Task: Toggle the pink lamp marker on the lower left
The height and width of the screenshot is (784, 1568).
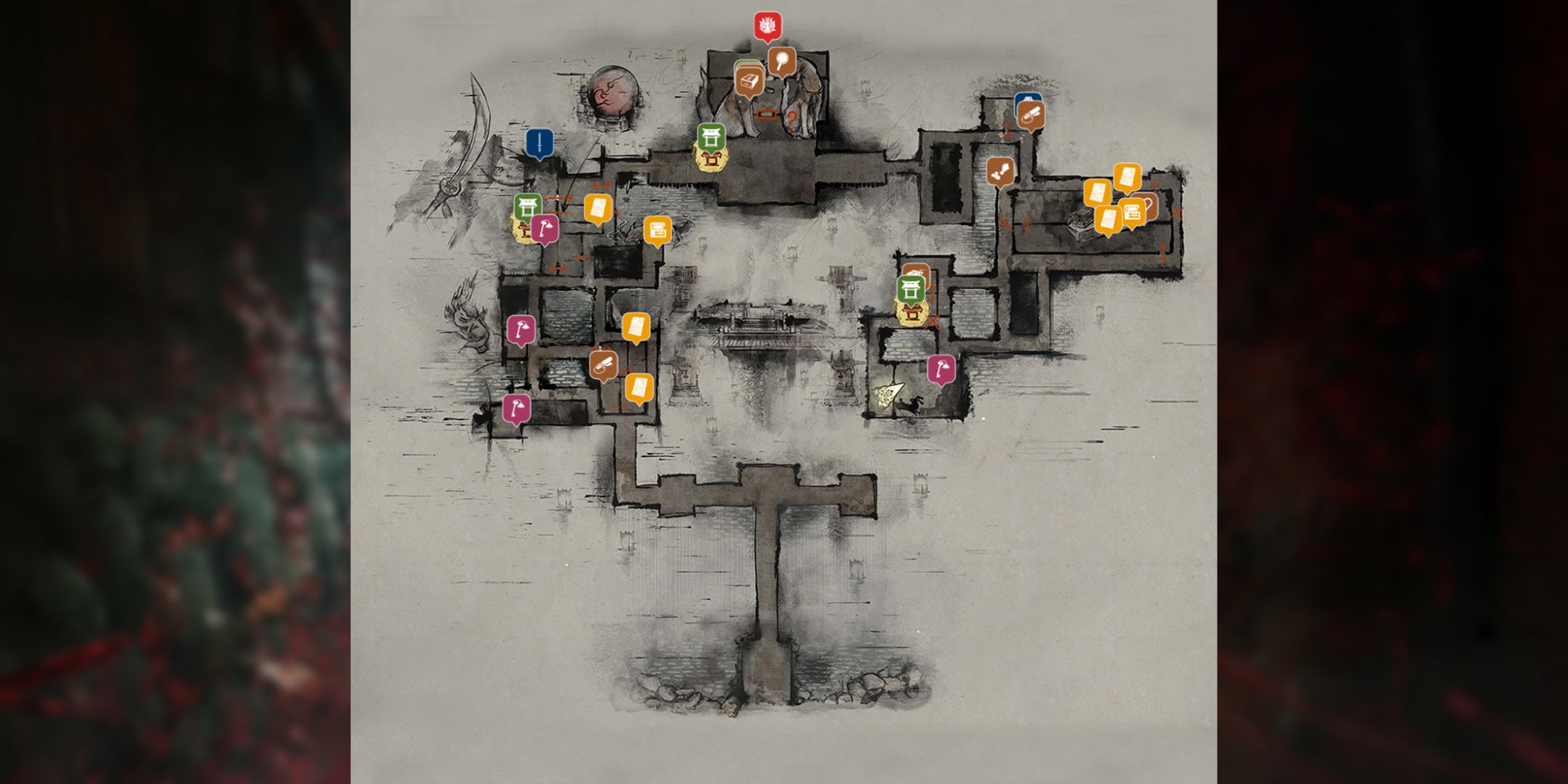Action: (518, 409)
